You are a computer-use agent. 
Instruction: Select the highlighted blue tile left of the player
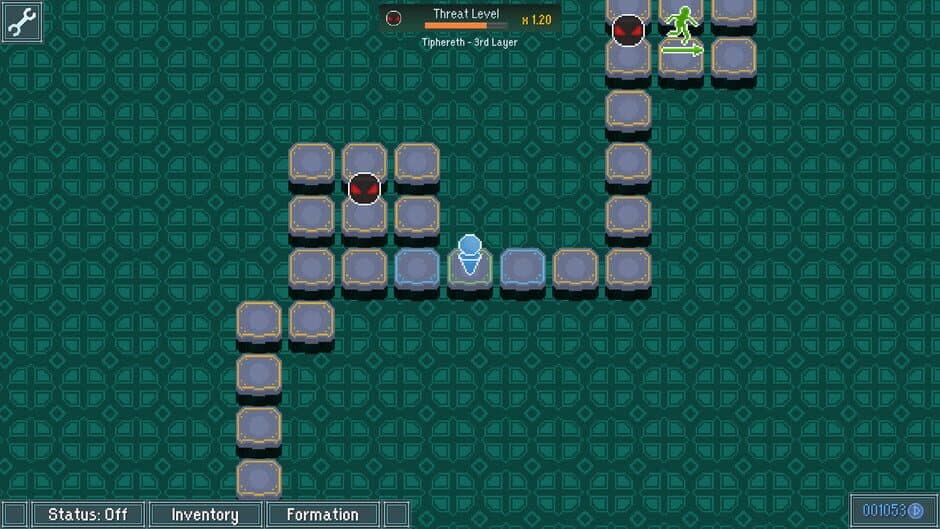417,268
